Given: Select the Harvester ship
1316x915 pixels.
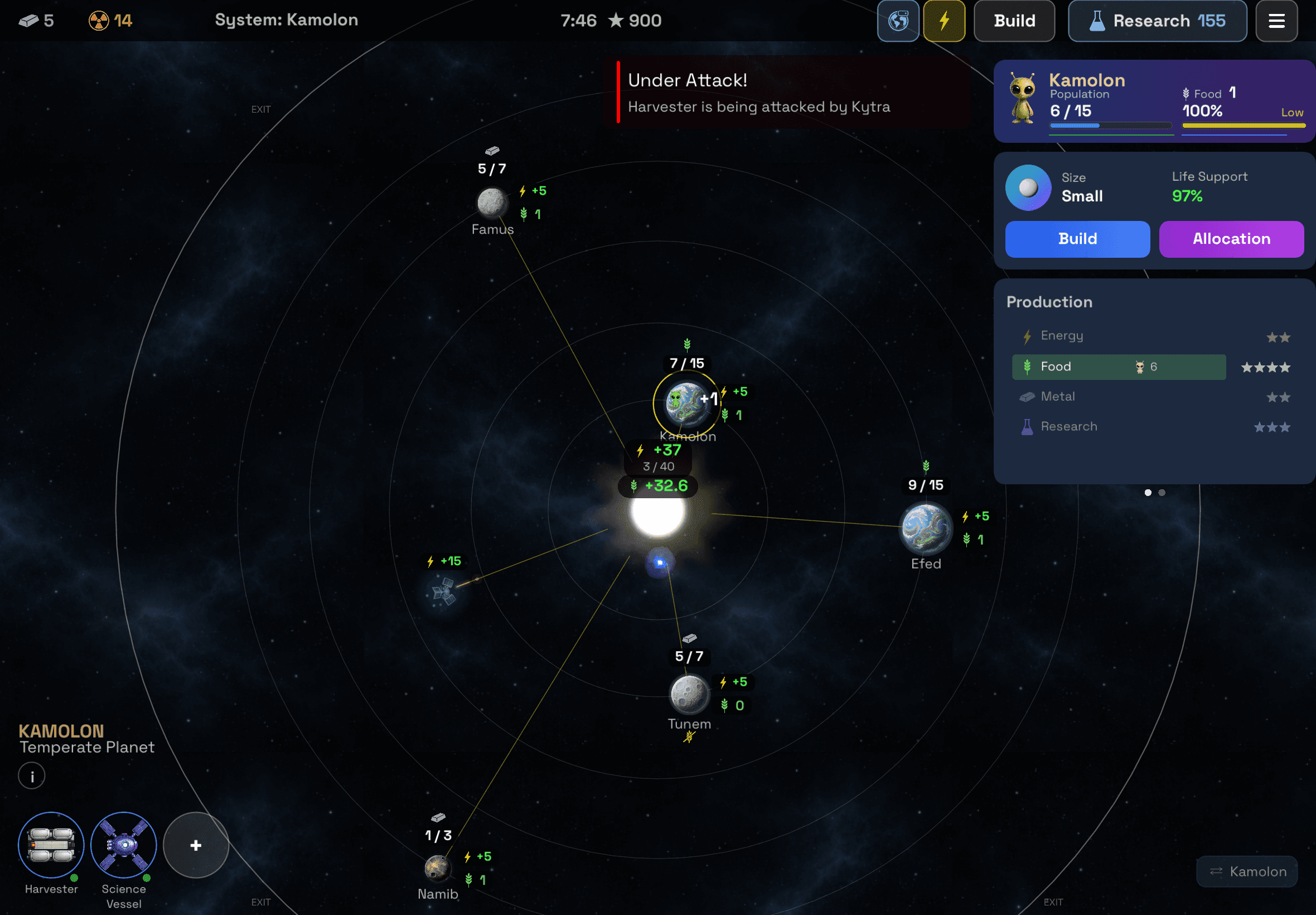Looking at the screenshot, I should 51,845.
